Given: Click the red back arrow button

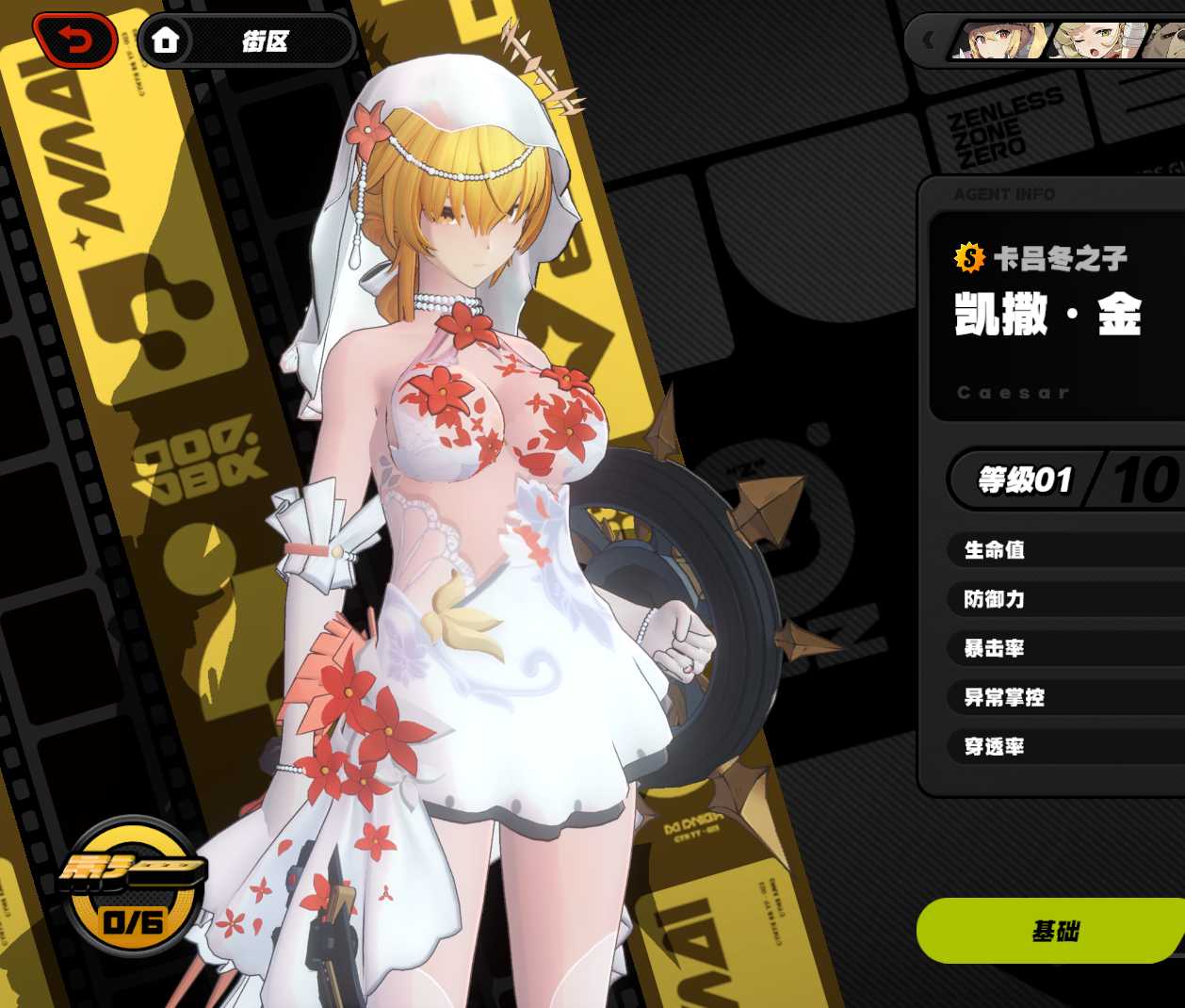Looking at the screenshot, I should pos(74,40).
